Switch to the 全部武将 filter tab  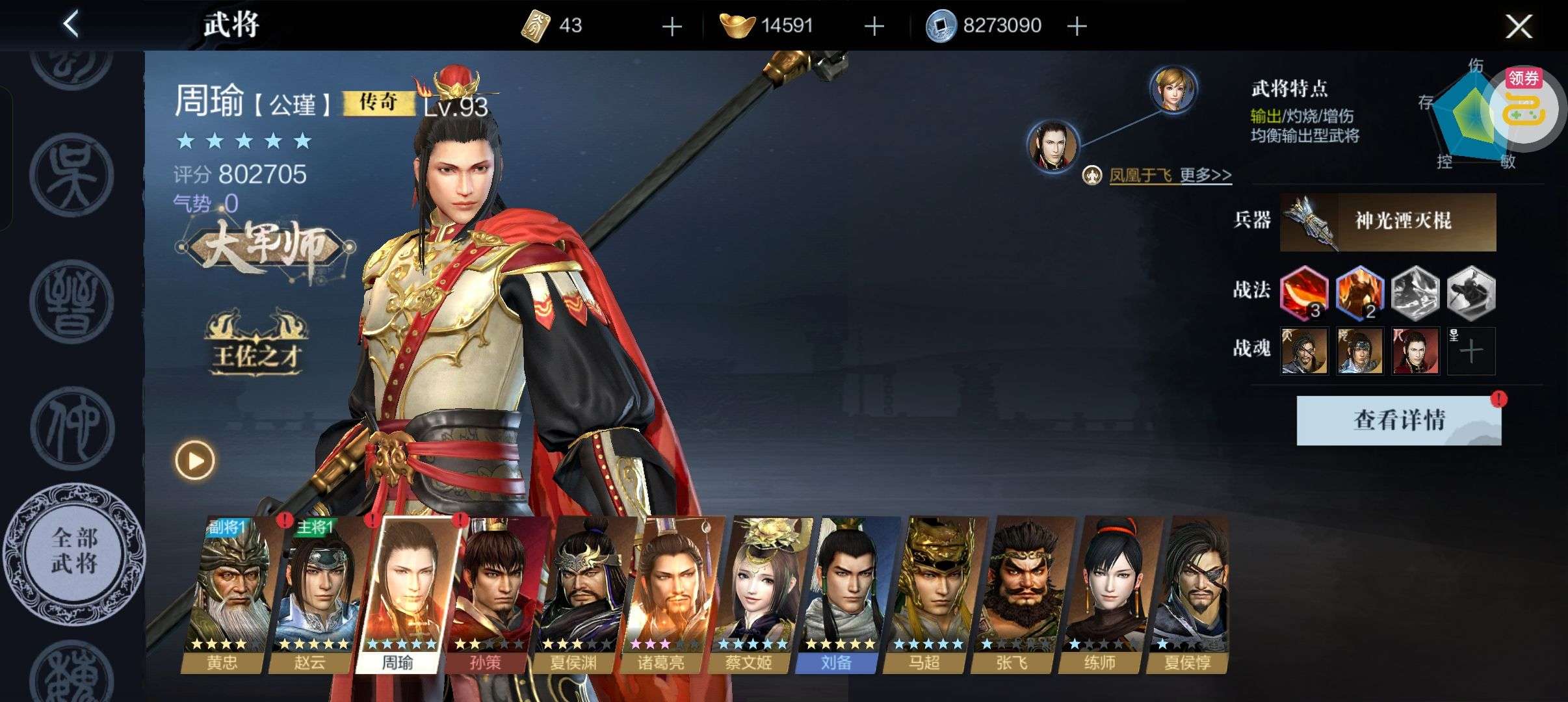click(75, 551)
